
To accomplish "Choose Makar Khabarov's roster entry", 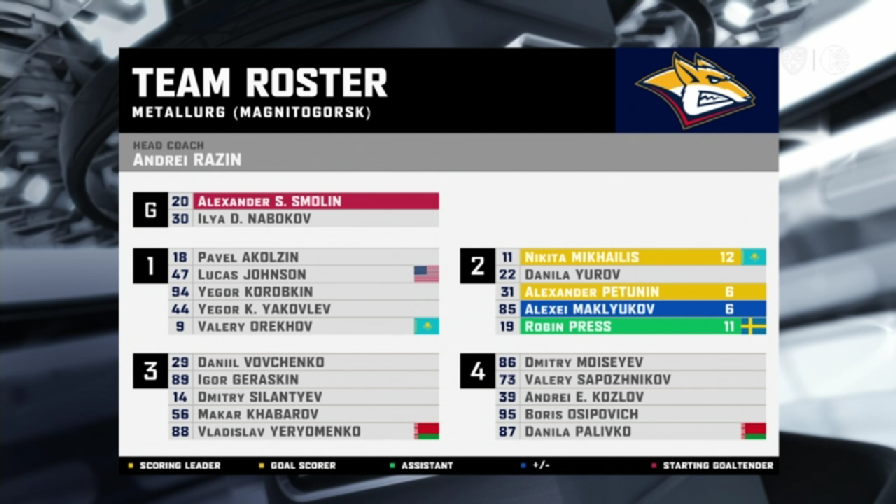I will coord(304,414).
